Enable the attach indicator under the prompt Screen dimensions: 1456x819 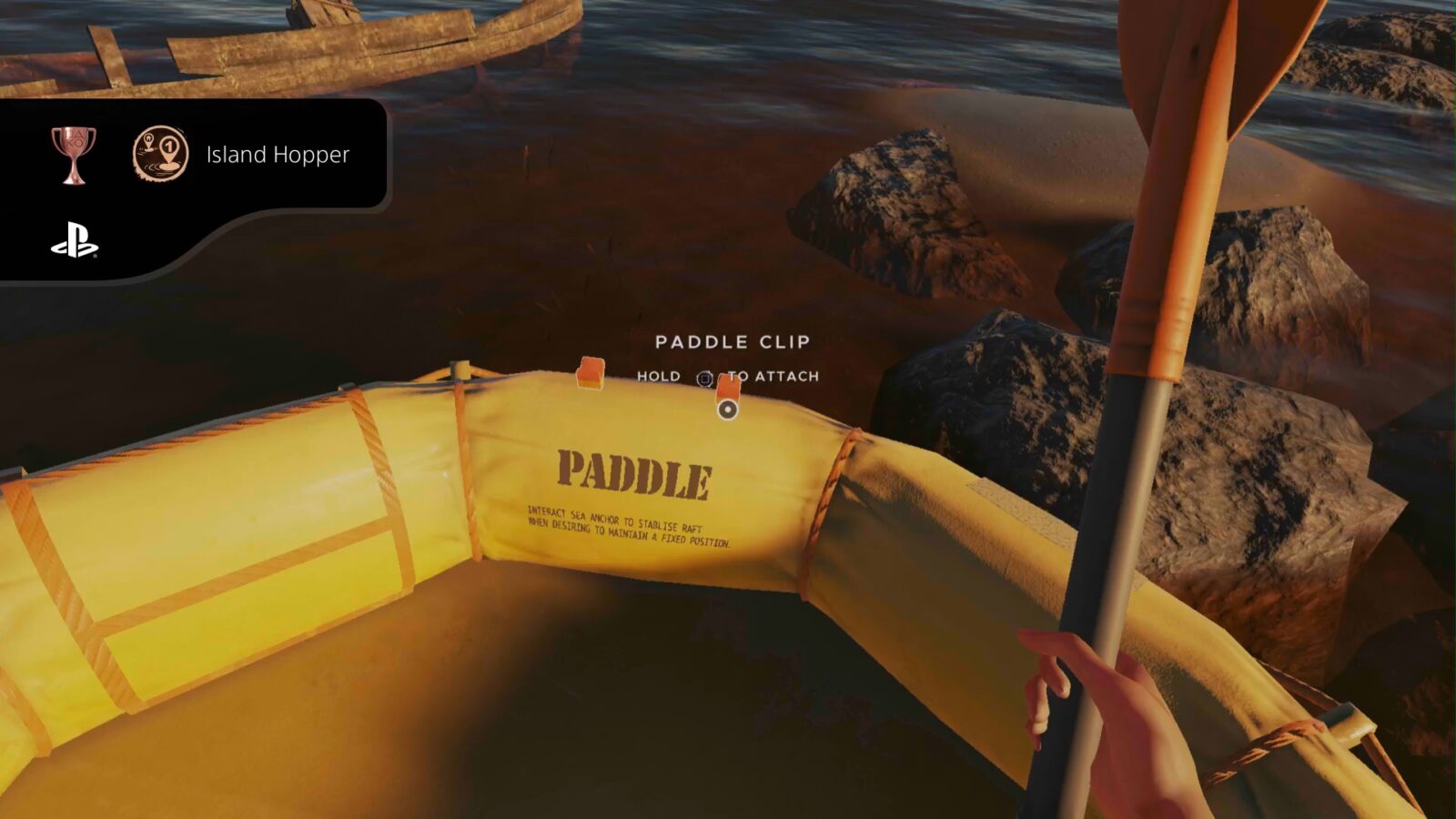point(726,409)
